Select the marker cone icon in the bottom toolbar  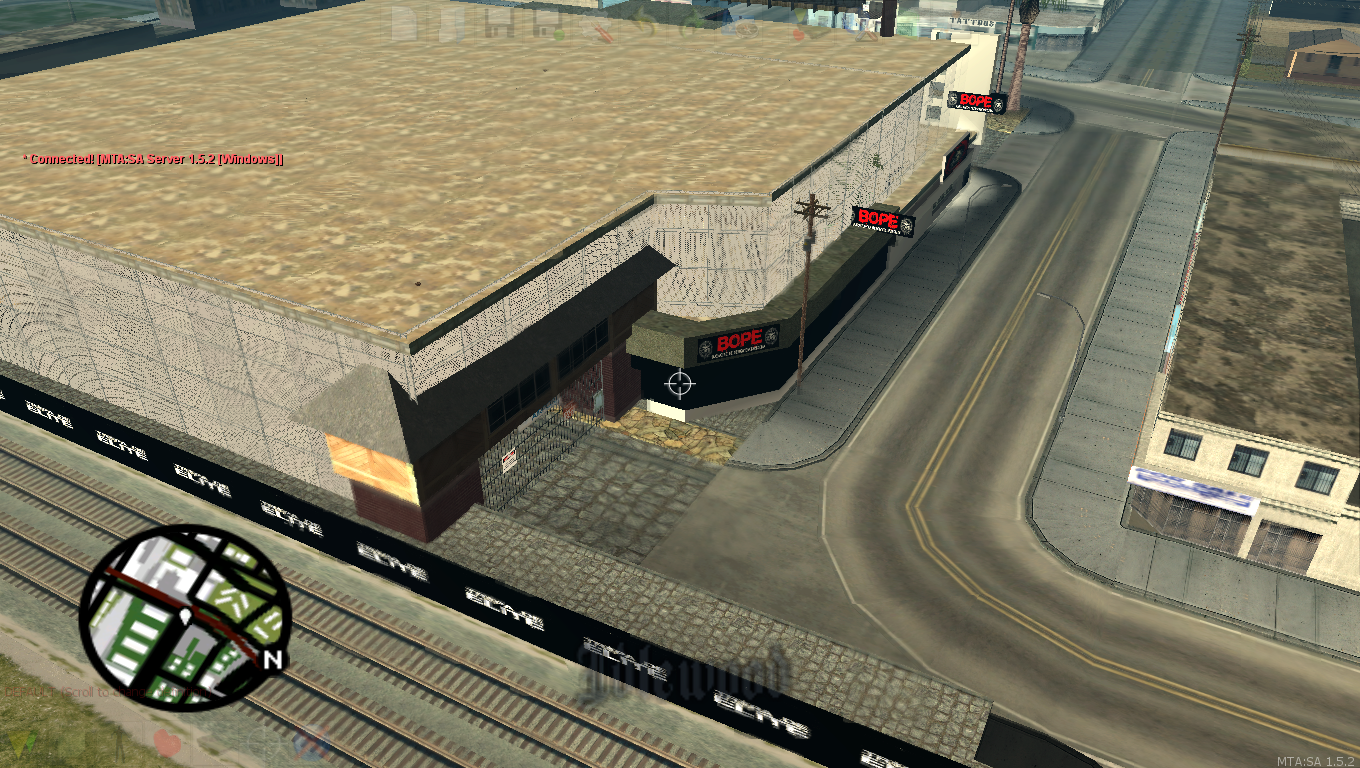pos(20,740)
